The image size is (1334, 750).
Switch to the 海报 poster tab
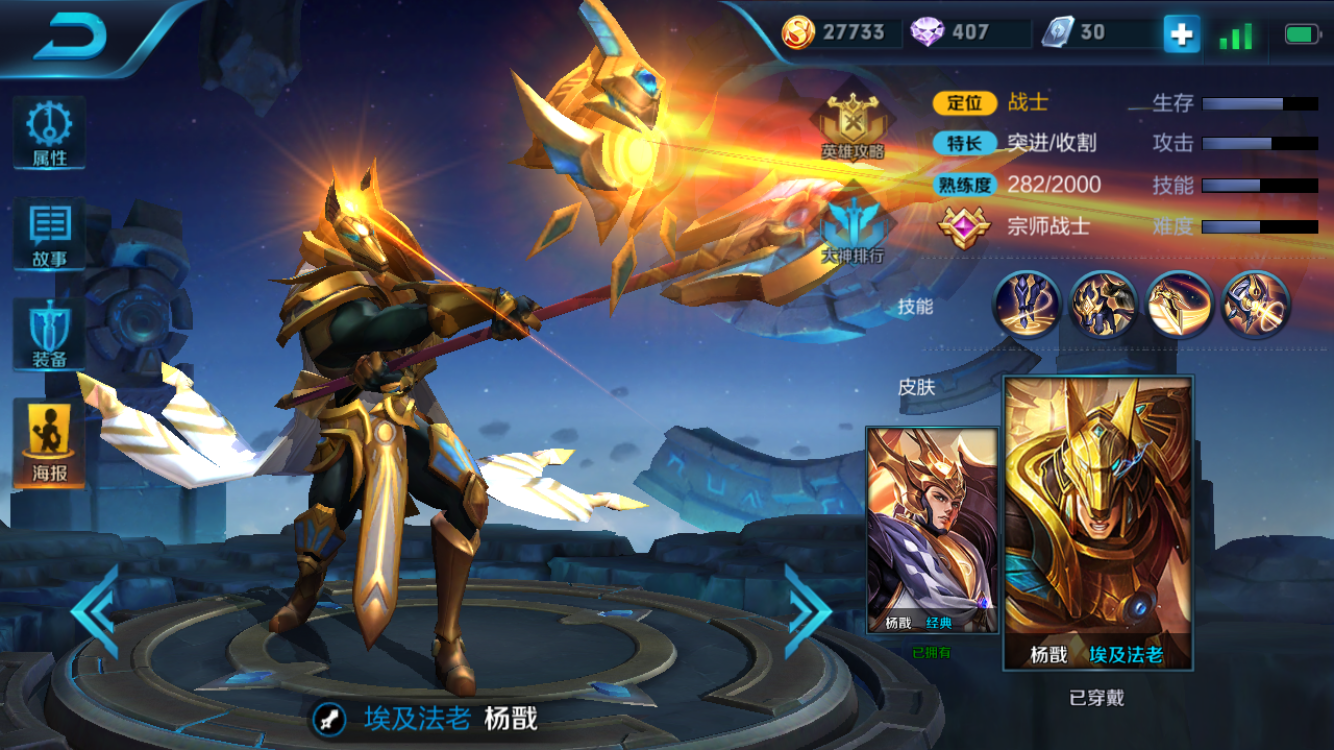[49, 444]
